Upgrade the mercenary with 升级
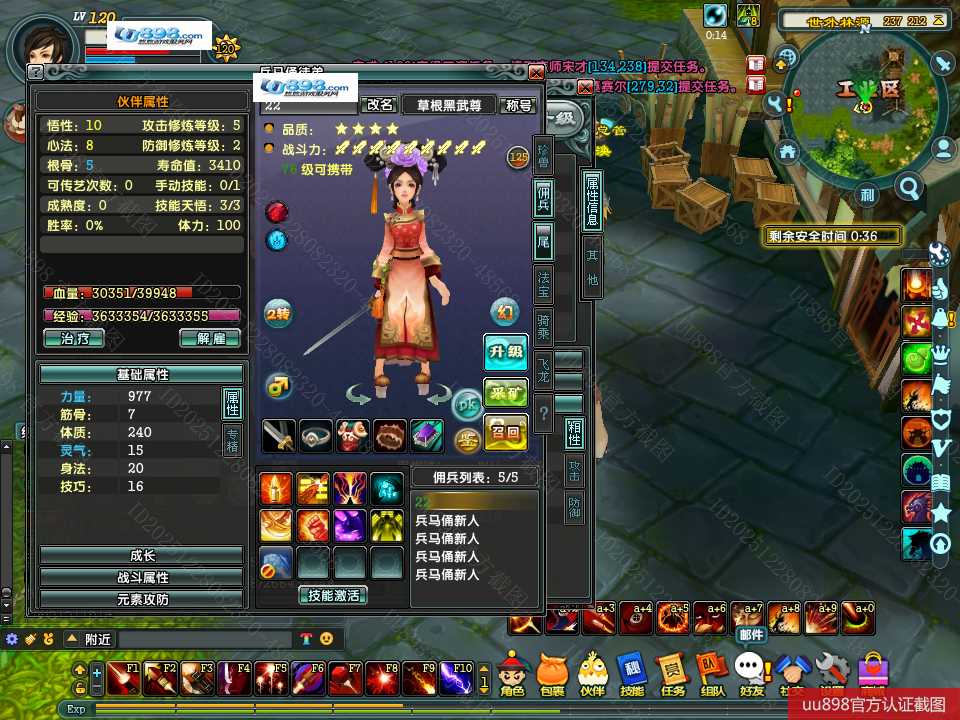960x720 pixels. pyautogui.click(x=506, y=352)
